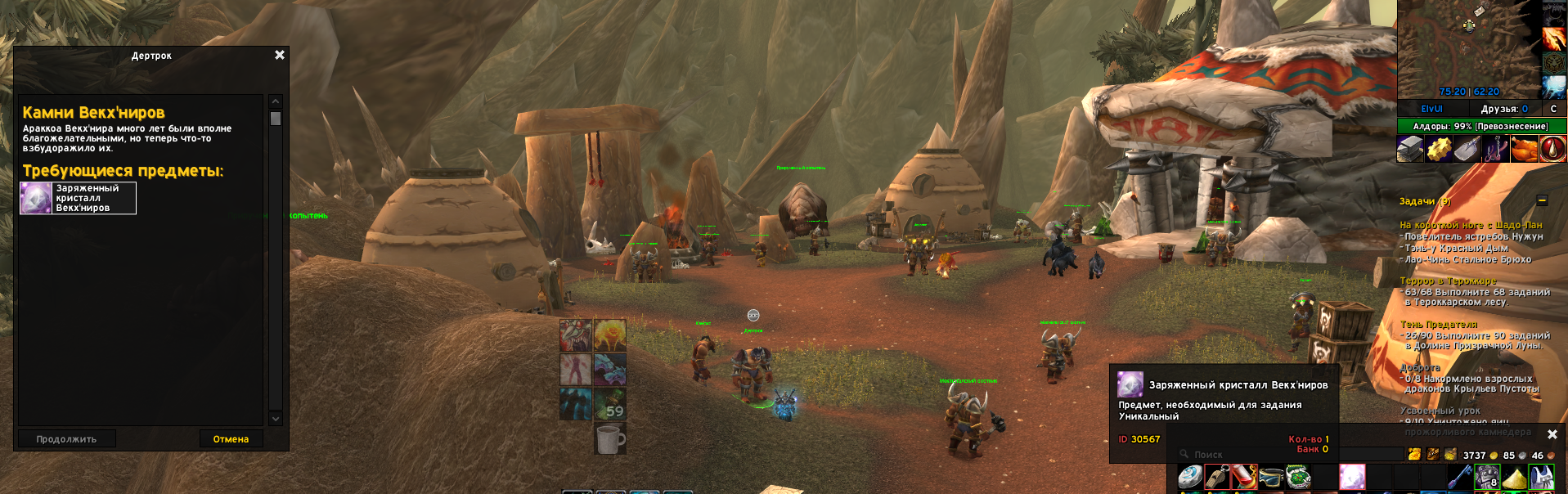This screenshot has width=1568, height=494.
Task: Close the Дерtrok quest window
Action: (280, 55)
